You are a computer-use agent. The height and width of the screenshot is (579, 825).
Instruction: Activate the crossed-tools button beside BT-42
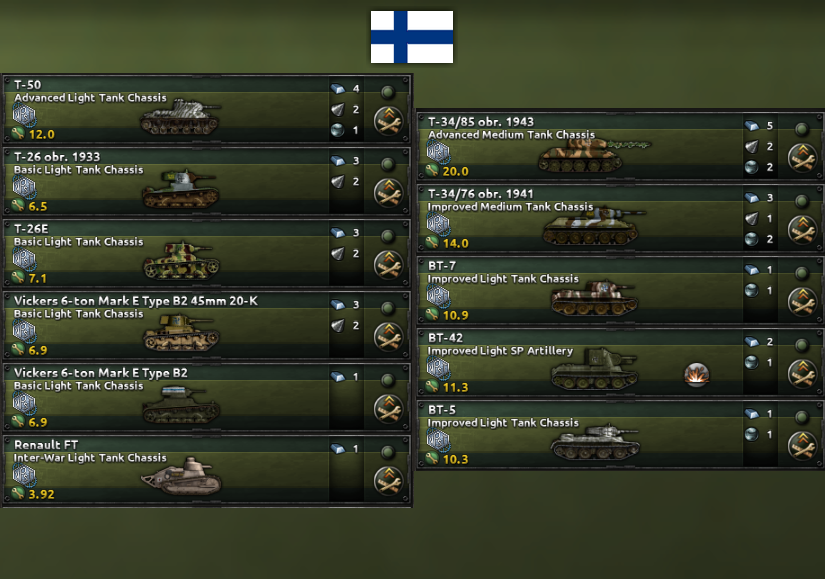(x=802, y=374)
